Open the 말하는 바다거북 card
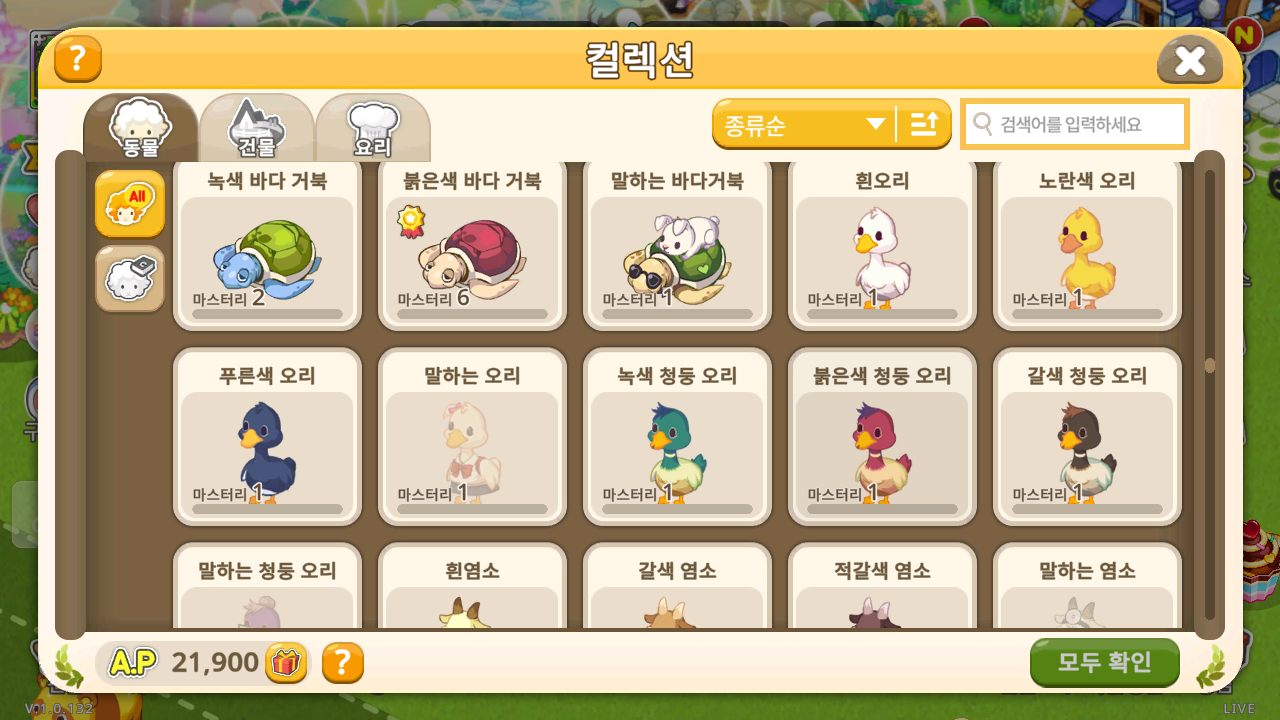1280x720 pixels. [677, 245]
